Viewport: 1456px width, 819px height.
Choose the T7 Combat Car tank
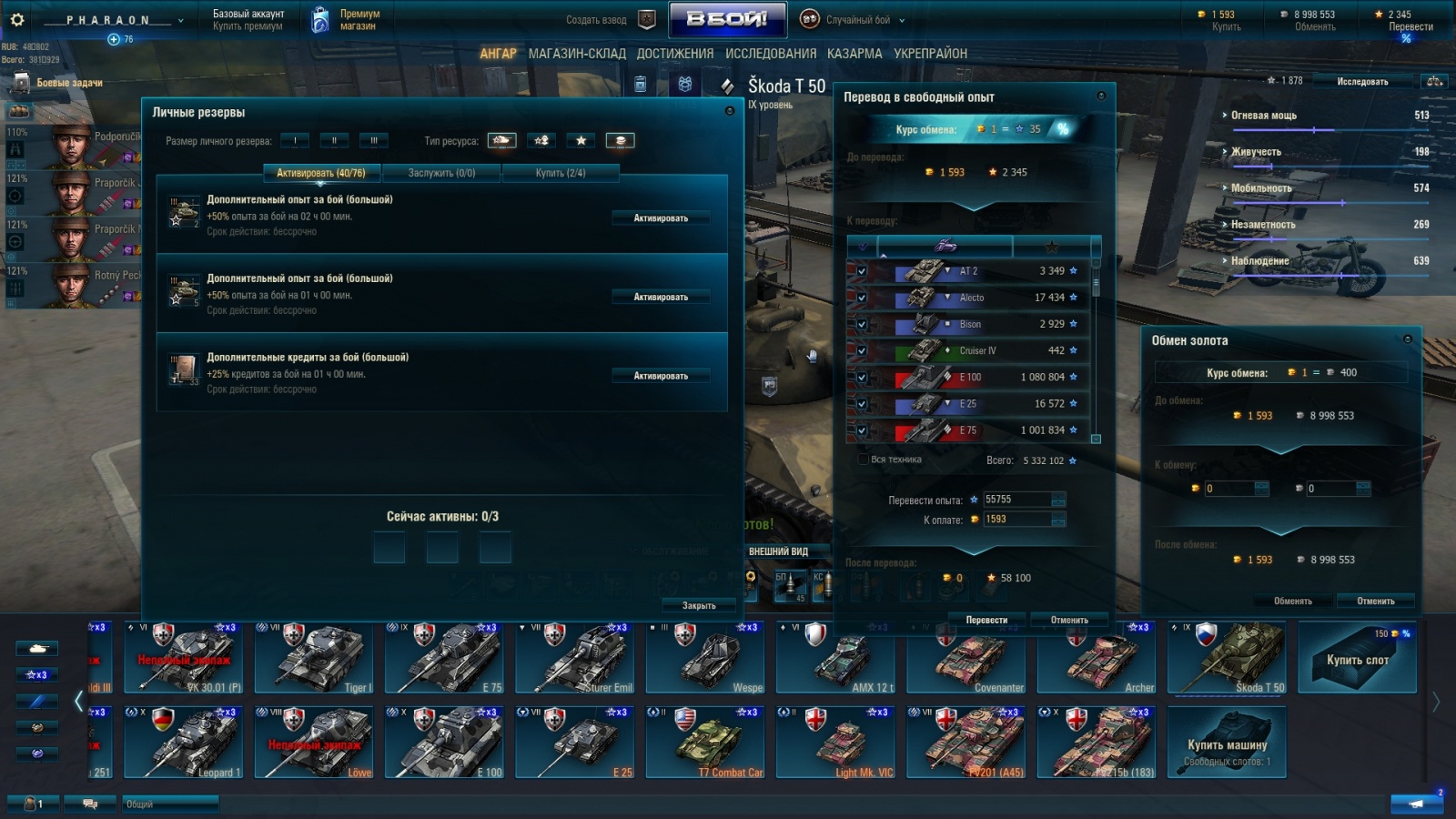click(x=706, y=743)
